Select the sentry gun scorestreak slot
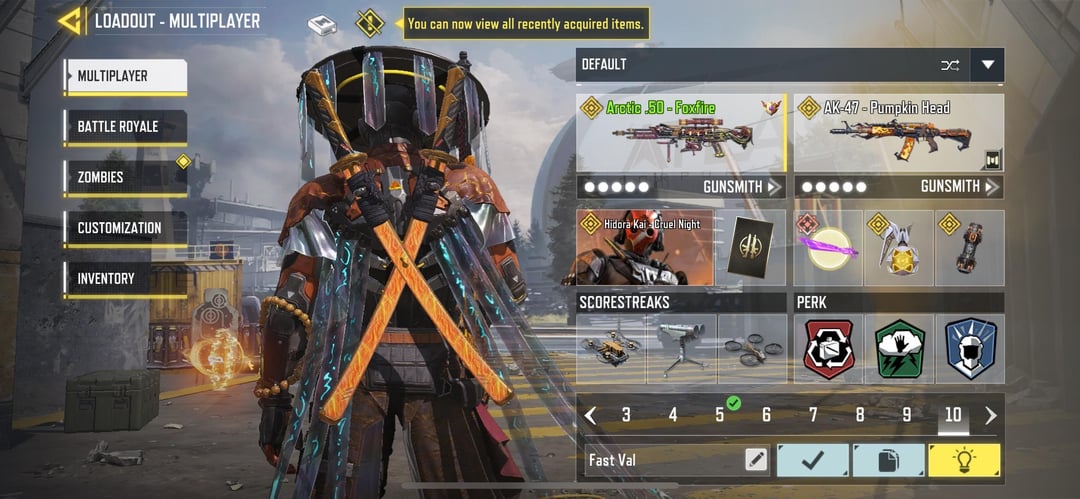The width and height of the screenshot is (1080, 499). click(x=681, y=349)
